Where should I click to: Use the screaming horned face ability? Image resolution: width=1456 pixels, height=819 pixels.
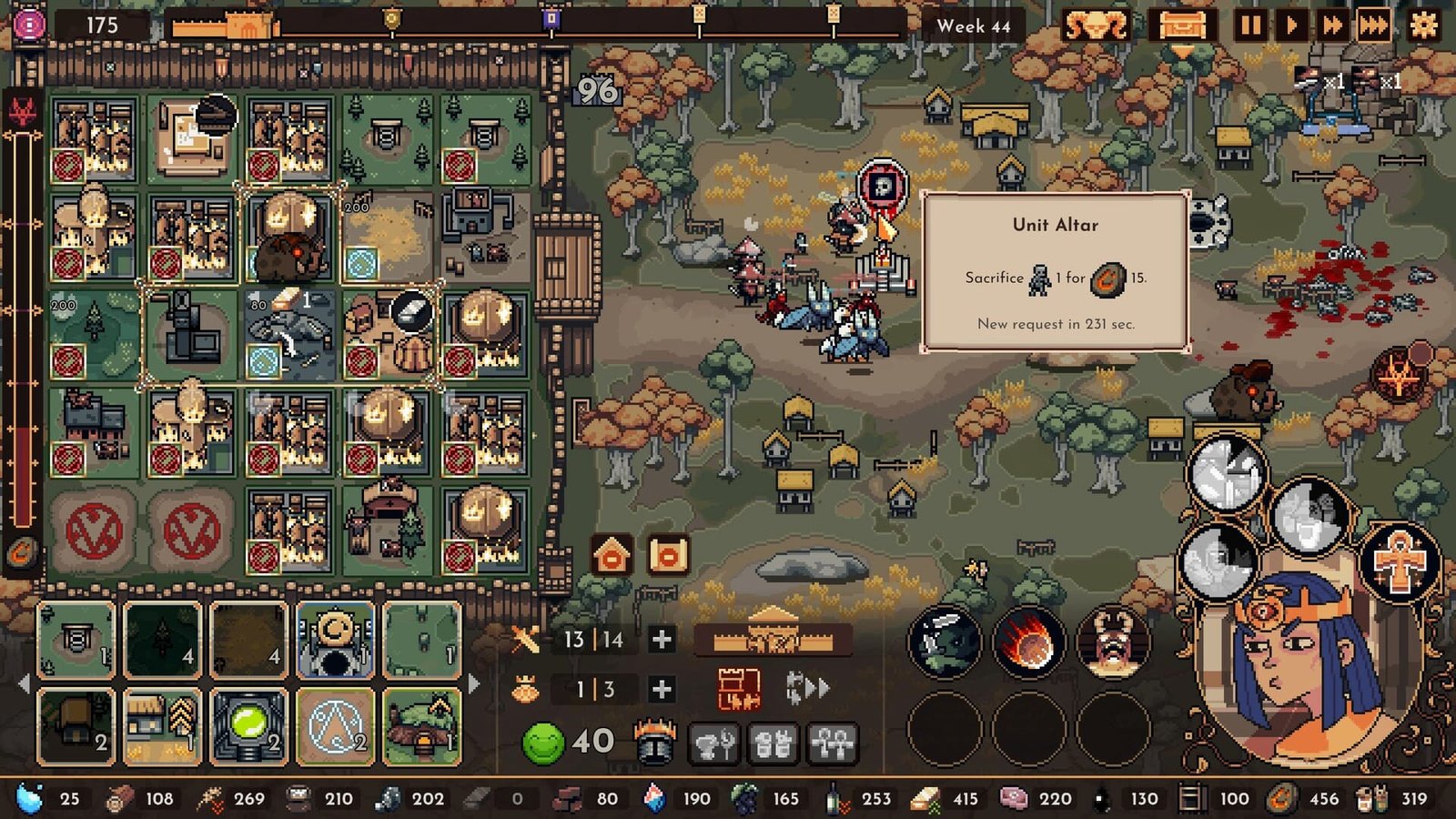(x=1112, y=643)
